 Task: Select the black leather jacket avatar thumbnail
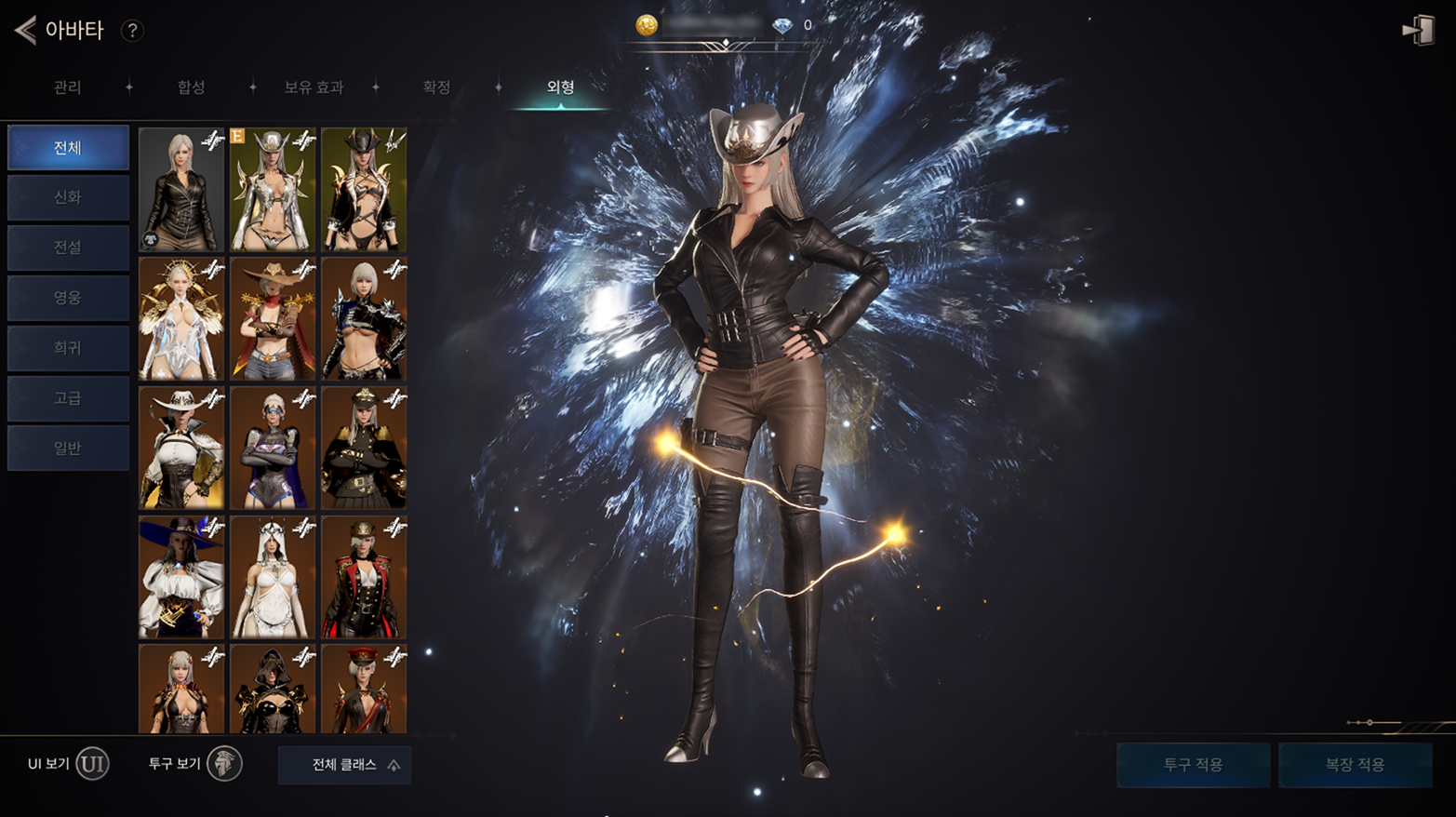coord(181,190)
